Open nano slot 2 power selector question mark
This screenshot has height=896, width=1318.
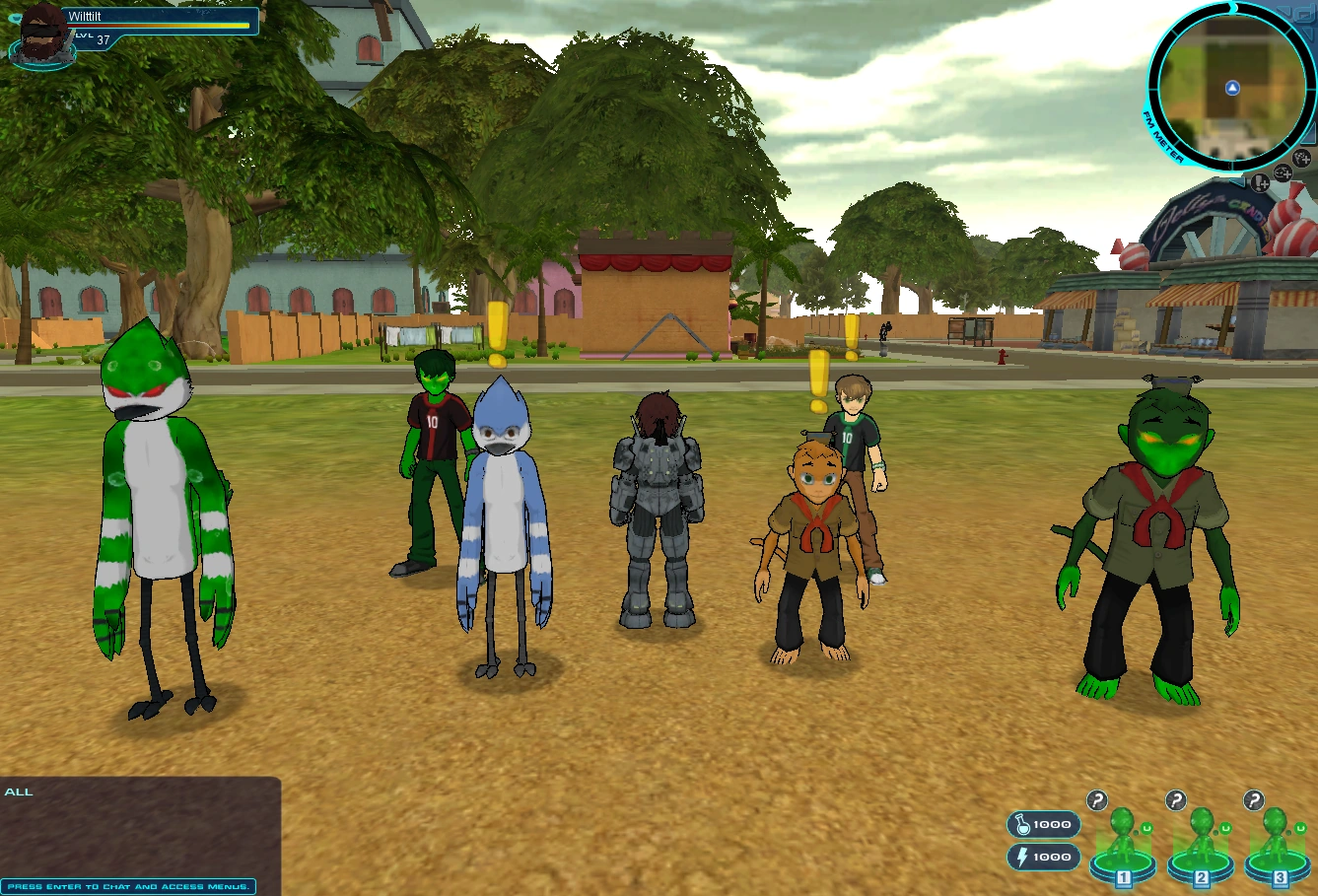click(1176, 799)
